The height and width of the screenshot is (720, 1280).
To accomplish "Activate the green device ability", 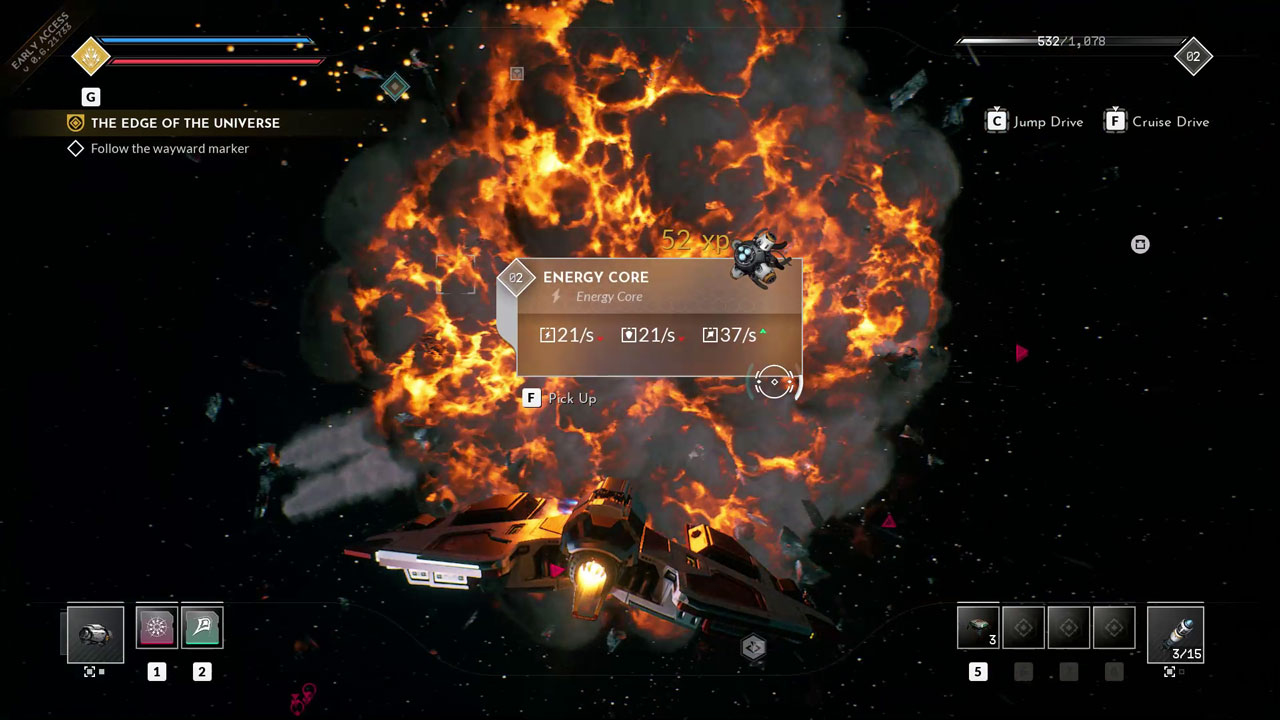I will (202, 628).
